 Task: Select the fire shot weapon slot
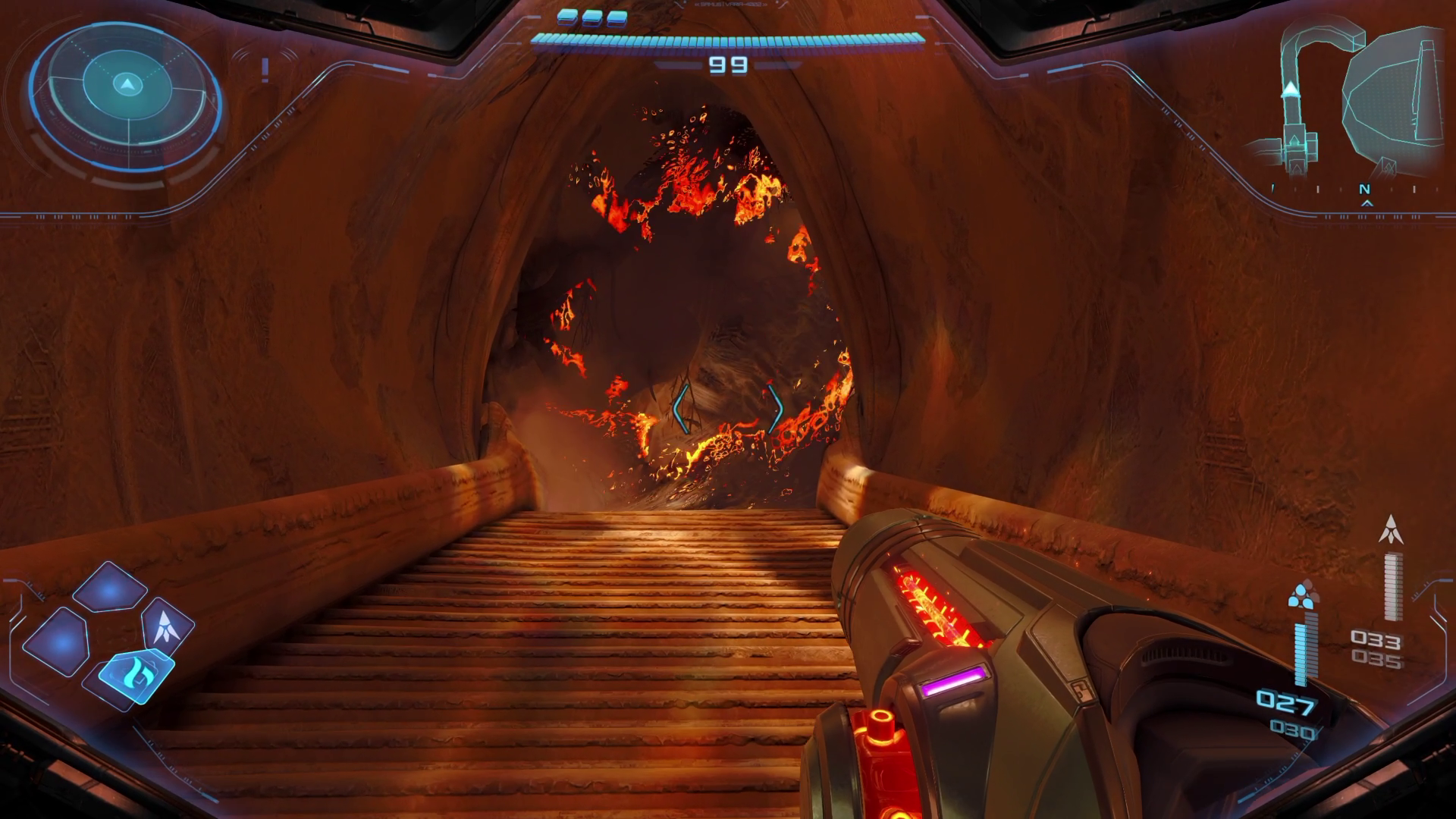pos(137,672)
